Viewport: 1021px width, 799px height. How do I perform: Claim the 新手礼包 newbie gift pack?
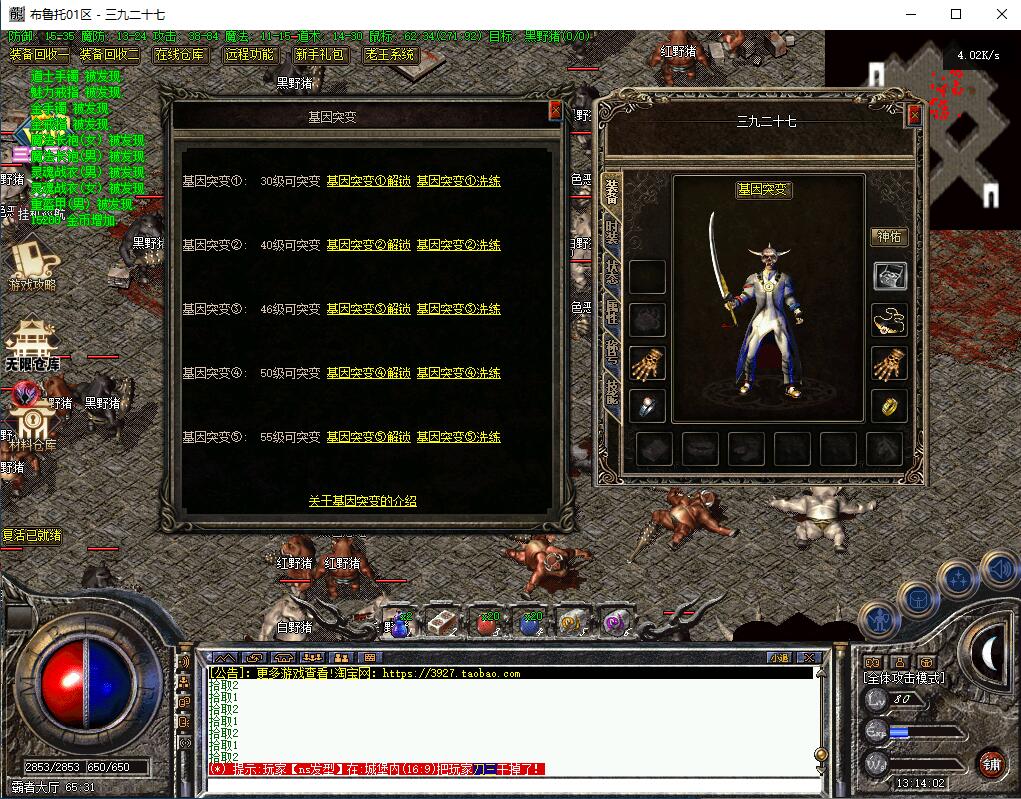(321, 55)
